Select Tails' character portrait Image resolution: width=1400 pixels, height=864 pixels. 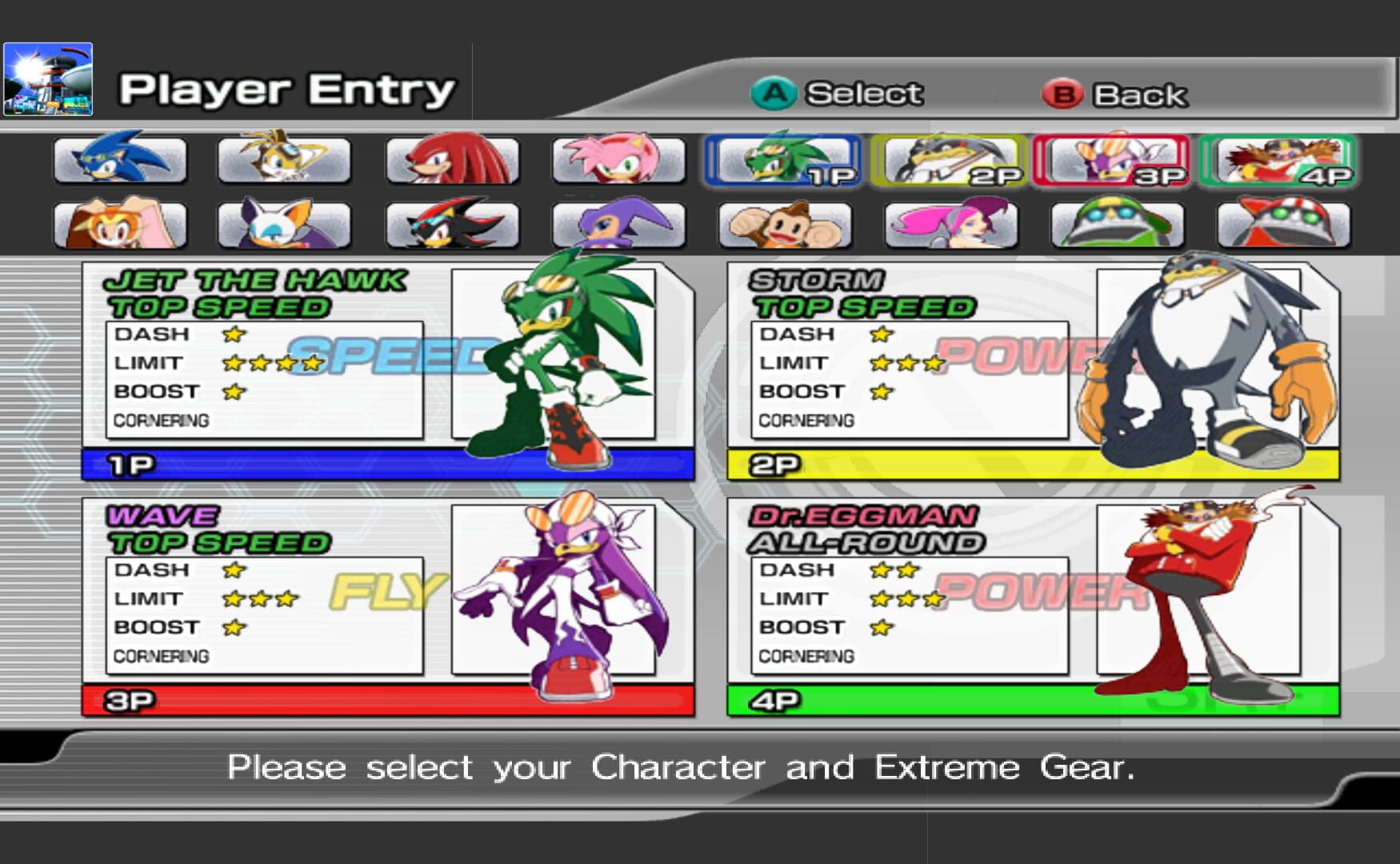[290, 160]
